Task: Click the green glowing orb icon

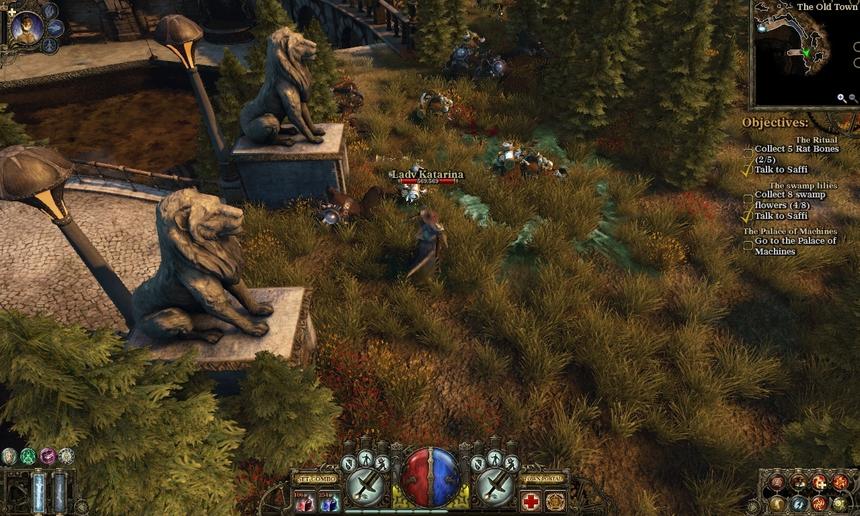Action: (x=28, y=456)
